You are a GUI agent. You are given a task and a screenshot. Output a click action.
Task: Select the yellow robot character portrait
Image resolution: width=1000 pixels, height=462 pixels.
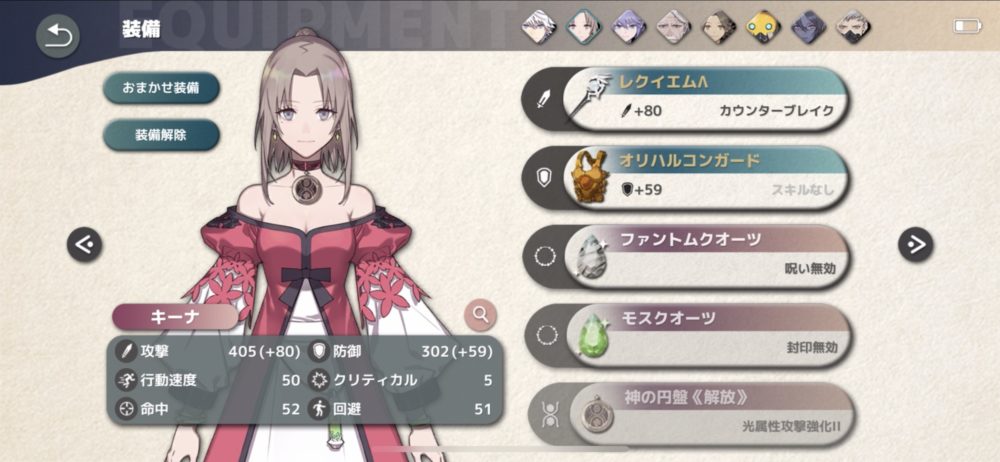point(762,27)
